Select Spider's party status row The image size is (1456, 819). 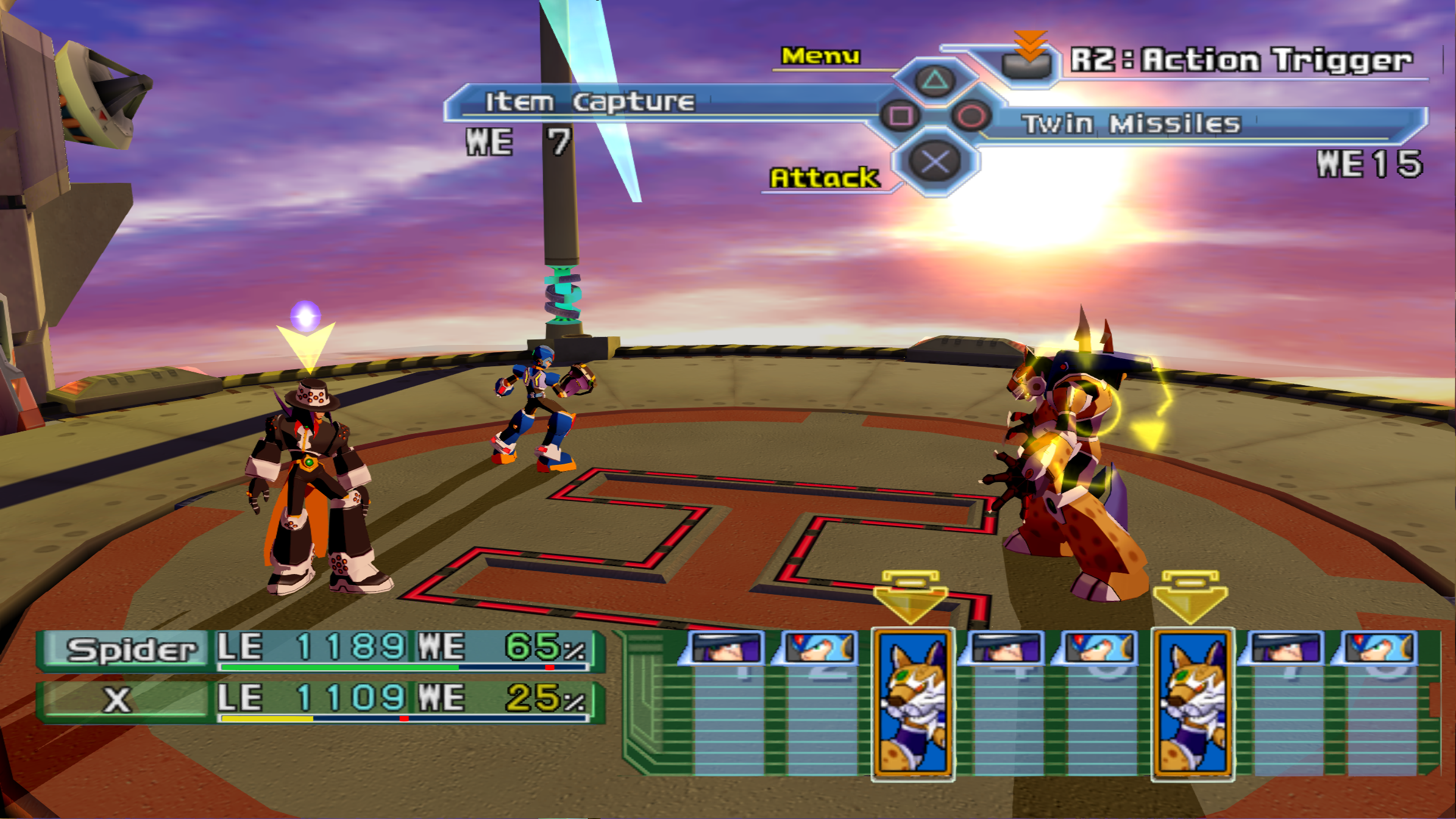point(320,650)
